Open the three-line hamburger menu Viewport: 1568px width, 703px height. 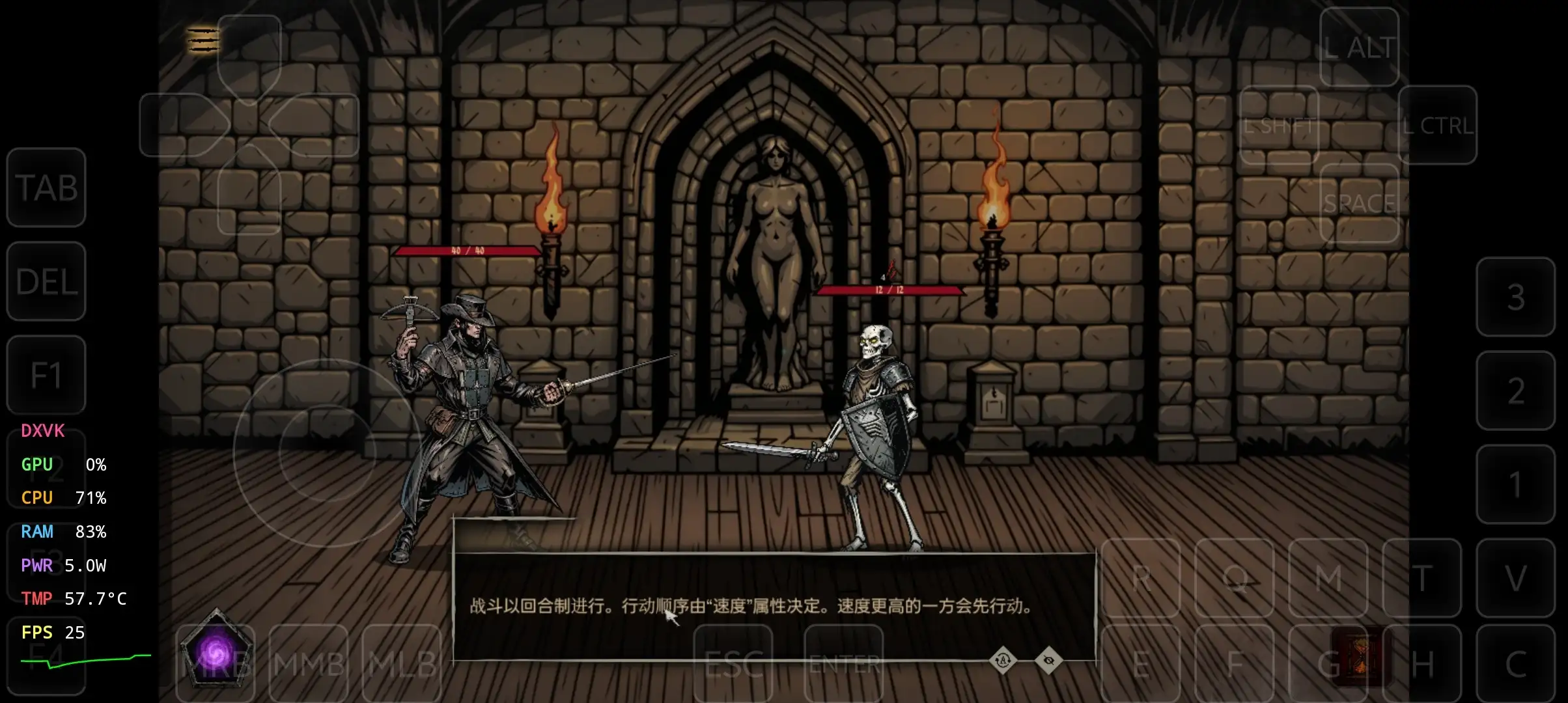tap(203, 40)
